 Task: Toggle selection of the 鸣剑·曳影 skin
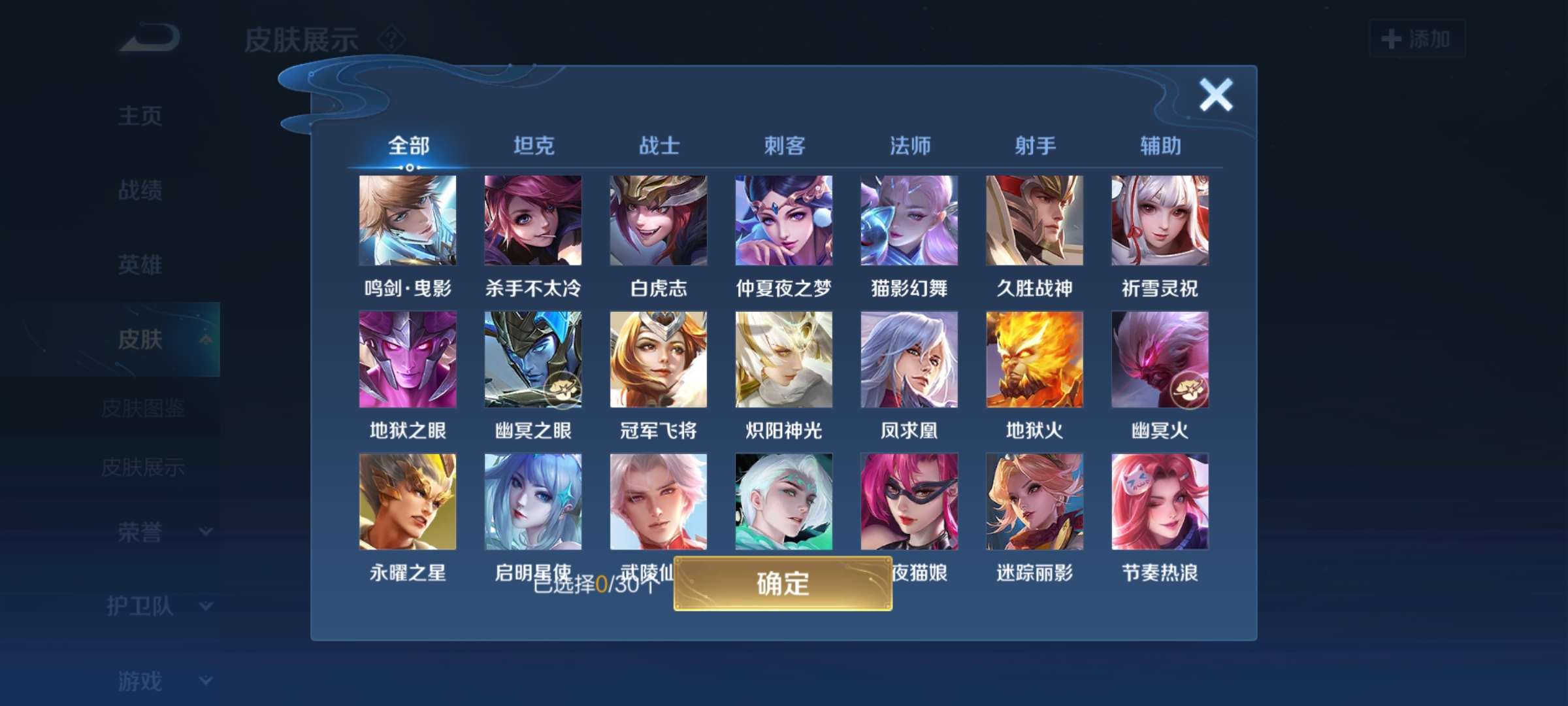click(x=408, y=221)
